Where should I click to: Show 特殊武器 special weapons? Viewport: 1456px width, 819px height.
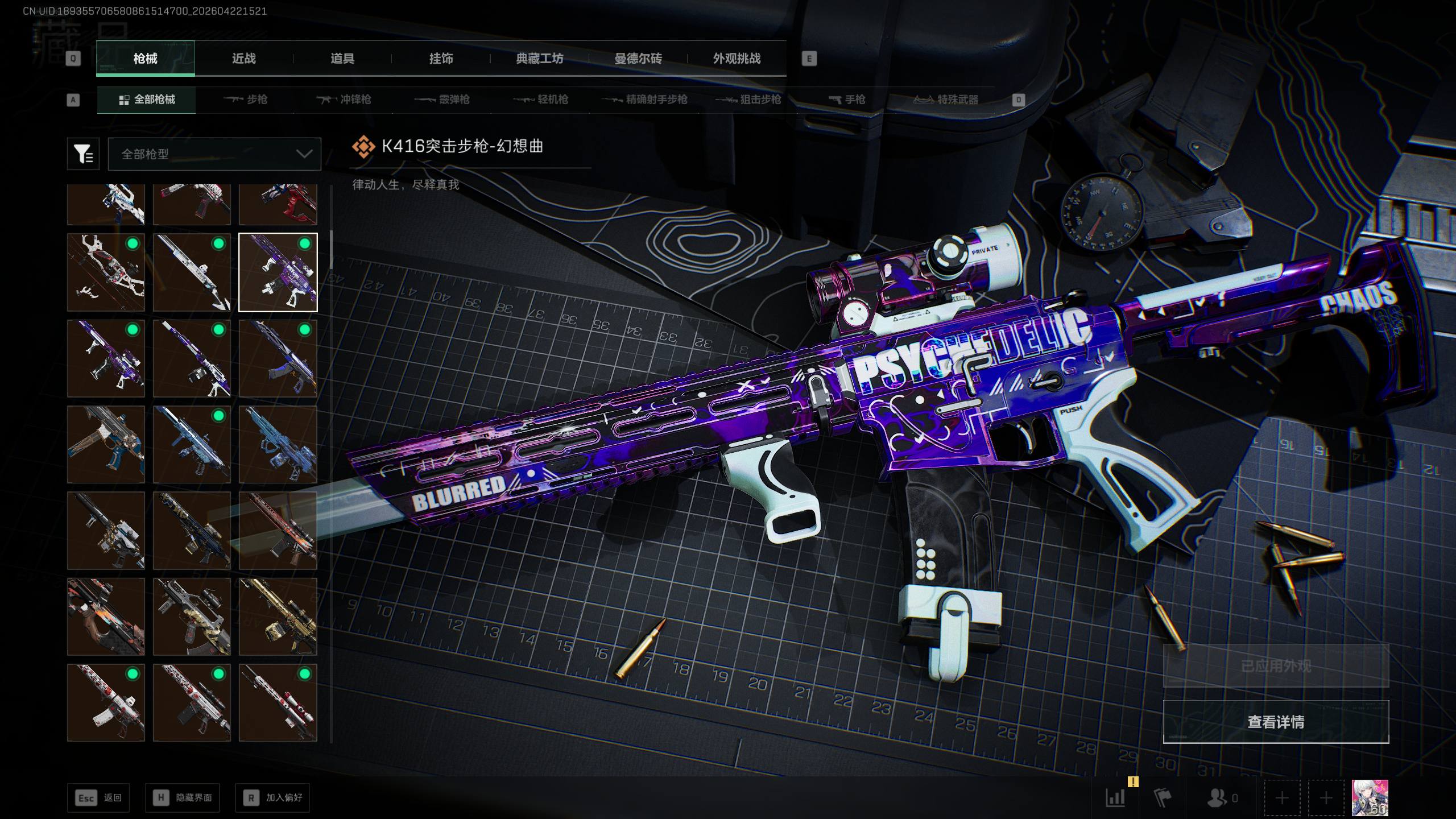pos(946,100)
